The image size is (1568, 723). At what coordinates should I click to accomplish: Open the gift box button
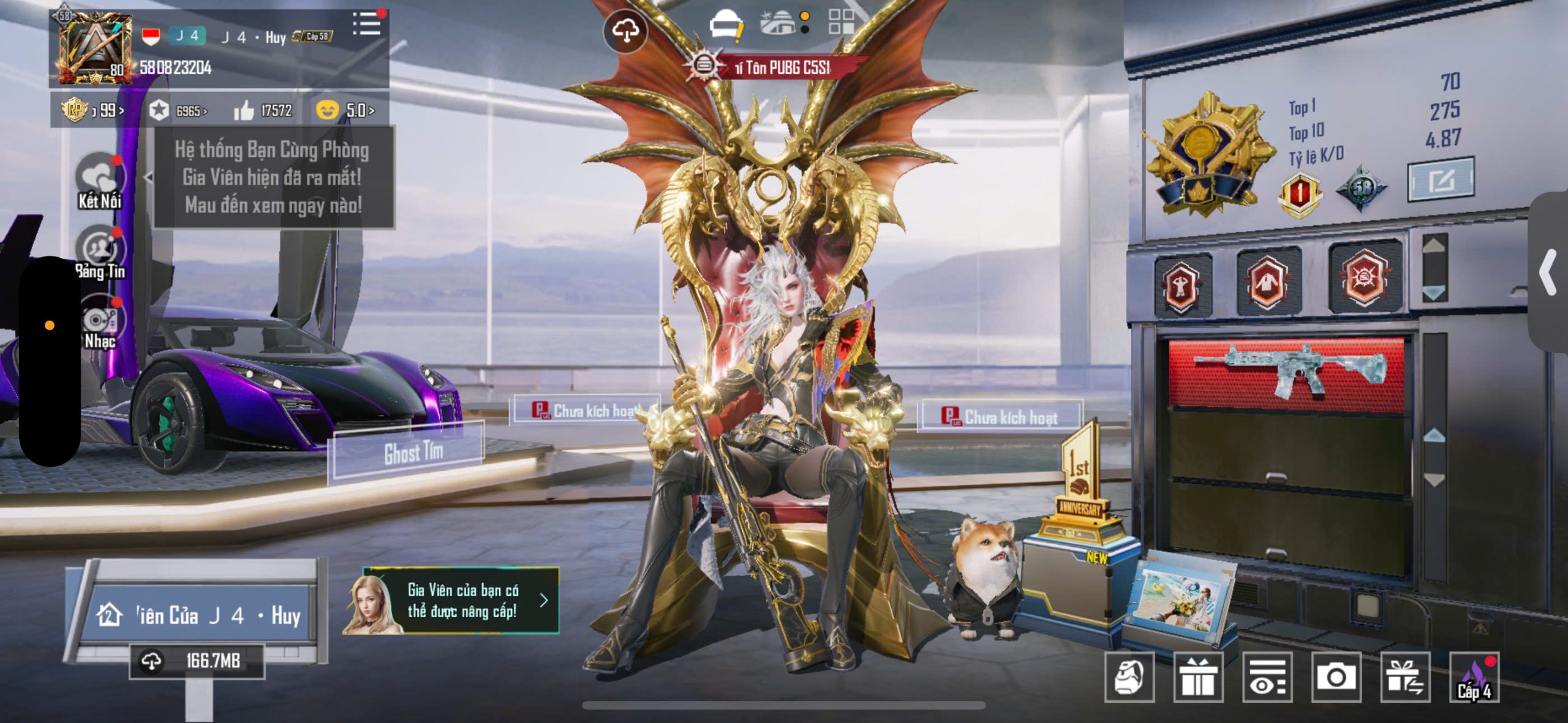[1198, 677]
